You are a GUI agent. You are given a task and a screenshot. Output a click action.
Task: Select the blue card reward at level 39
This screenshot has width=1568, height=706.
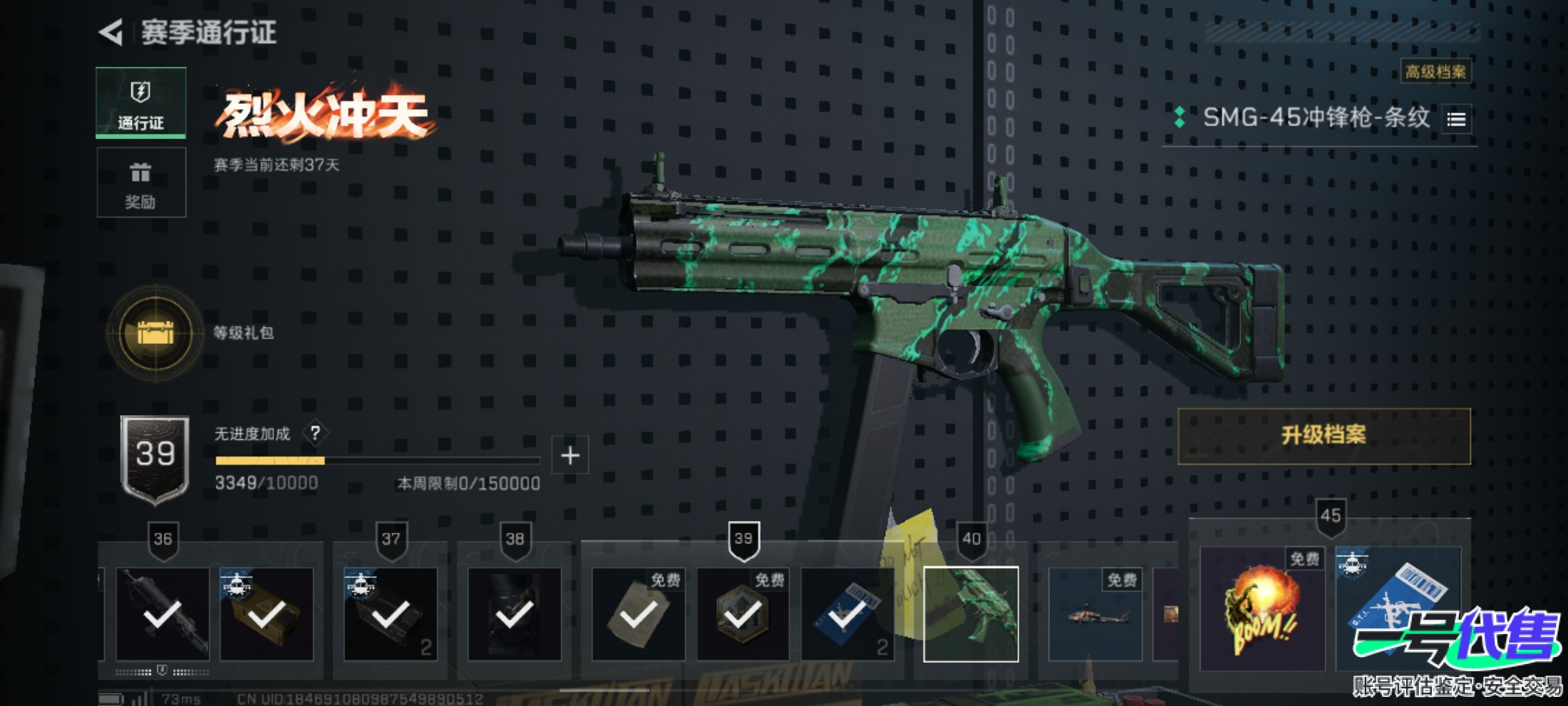click(x=847, y=614)
